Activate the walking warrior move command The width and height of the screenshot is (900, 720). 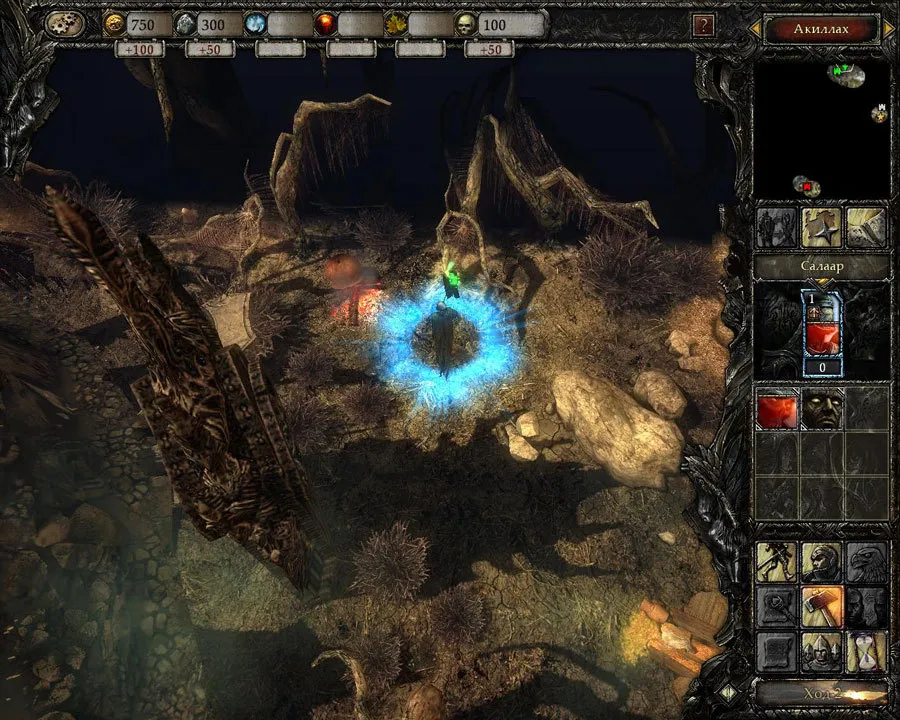click(777, 563)
